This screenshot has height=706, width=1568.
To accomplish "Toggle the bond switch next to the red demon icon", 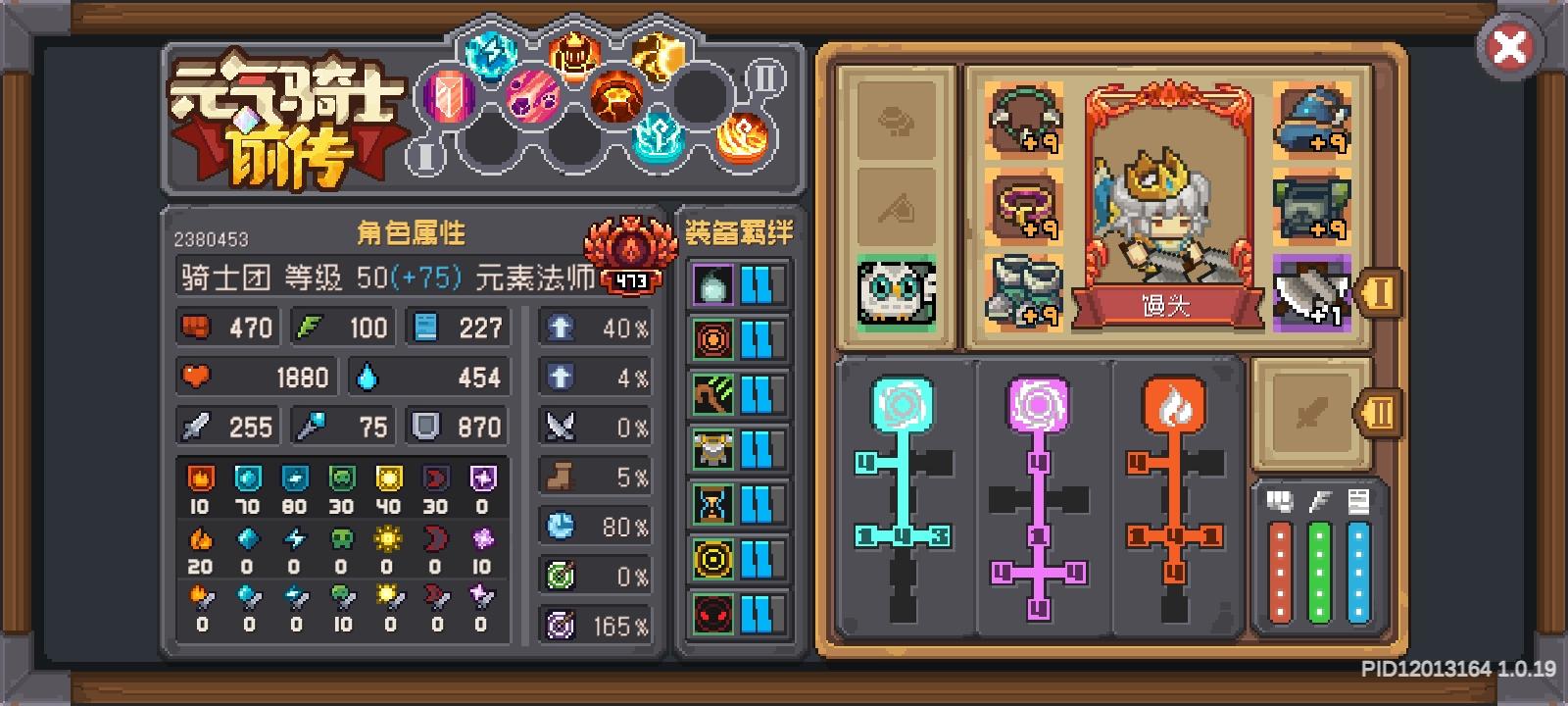I will [758, 614].
